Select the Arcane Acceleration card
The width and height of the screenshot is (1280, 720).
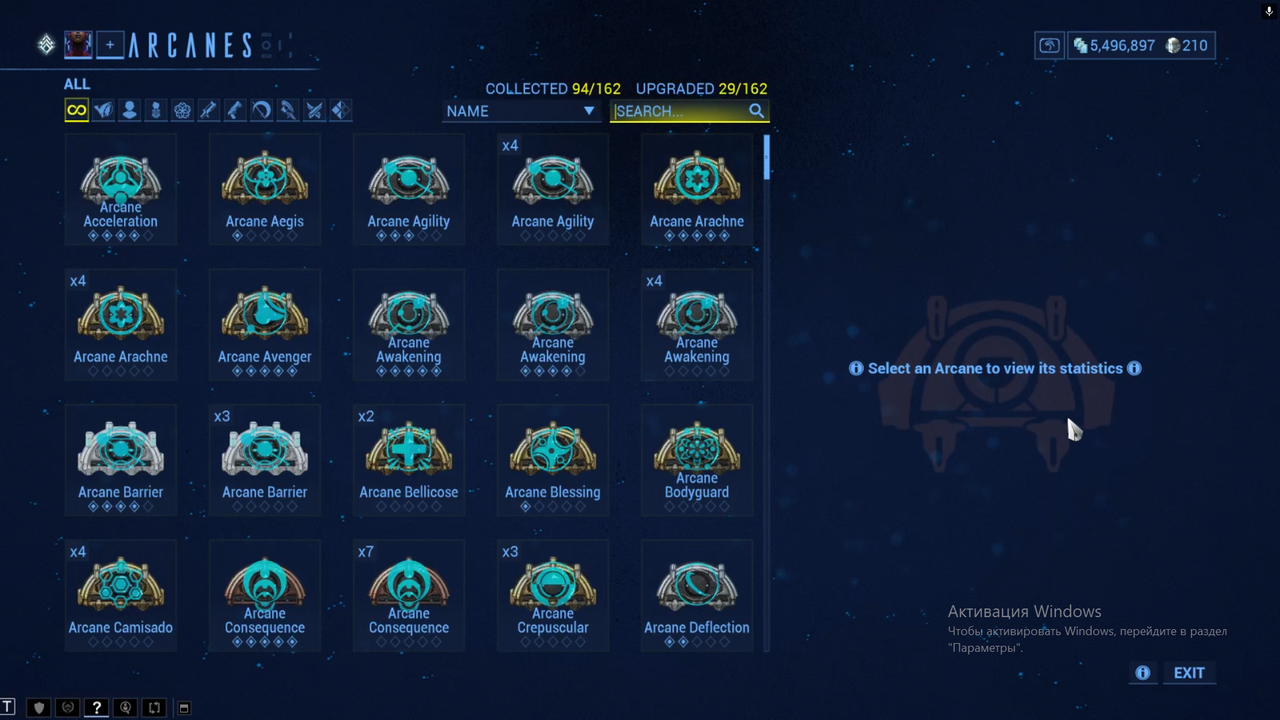(121, 189)
